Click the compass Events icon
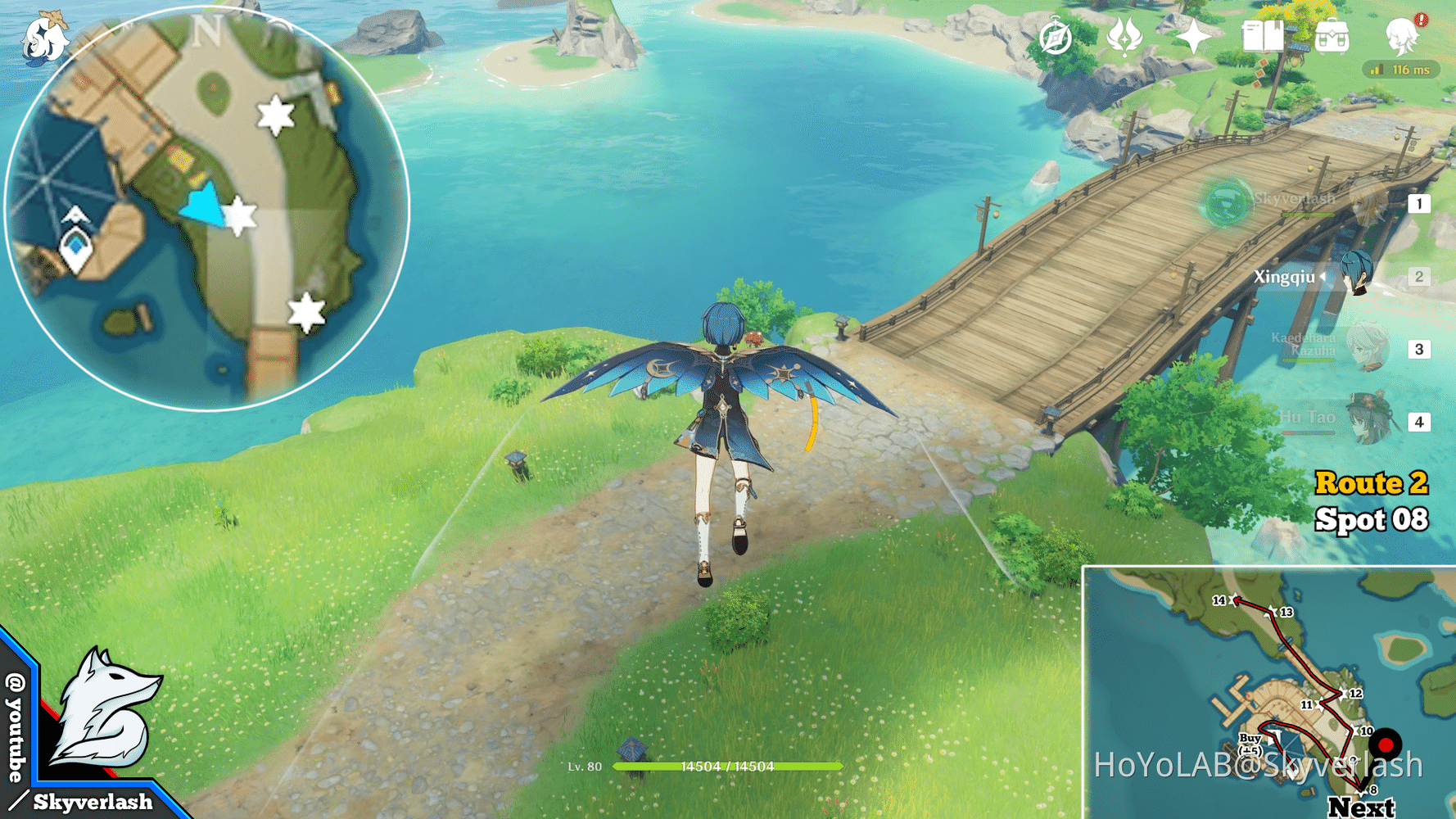The image size is (1456, 819). 1056,38
